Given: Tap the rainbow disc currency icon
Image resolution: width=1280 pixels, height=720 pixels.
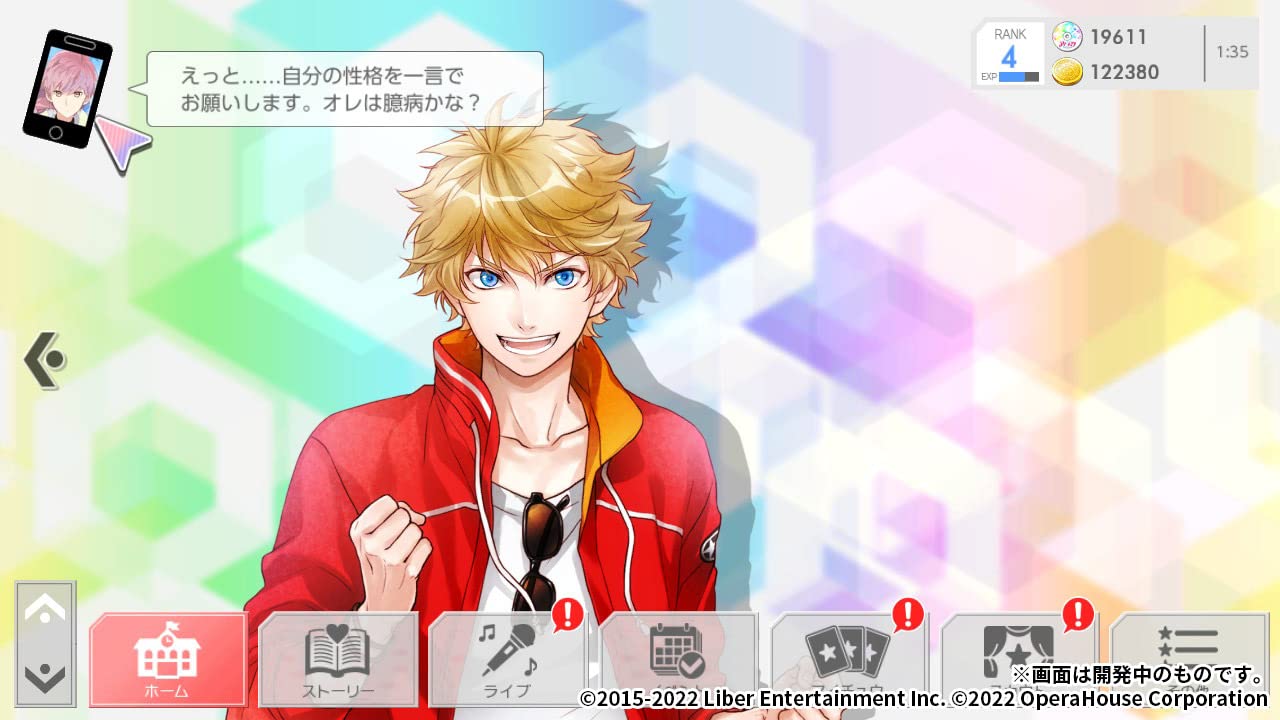Looking at the screenshot, I should (1068, 37).
